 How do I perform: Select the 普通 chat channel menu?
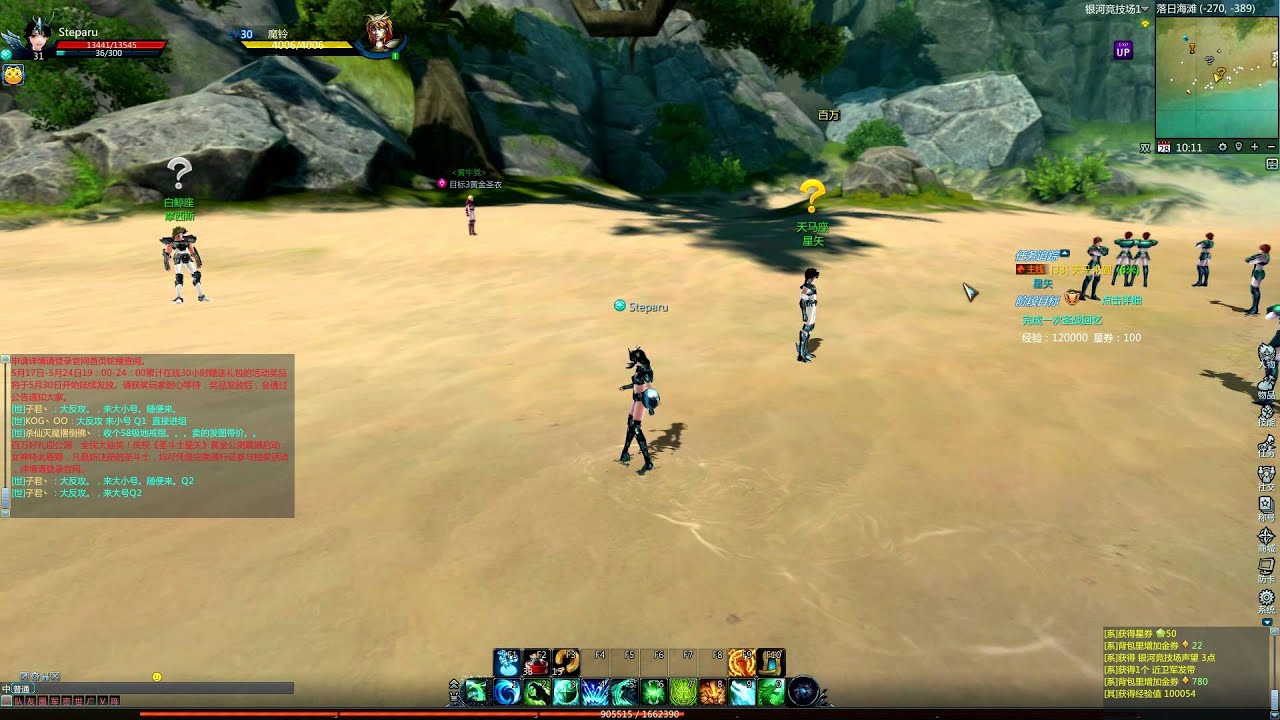pyautogui.click(x=20, y=689)
